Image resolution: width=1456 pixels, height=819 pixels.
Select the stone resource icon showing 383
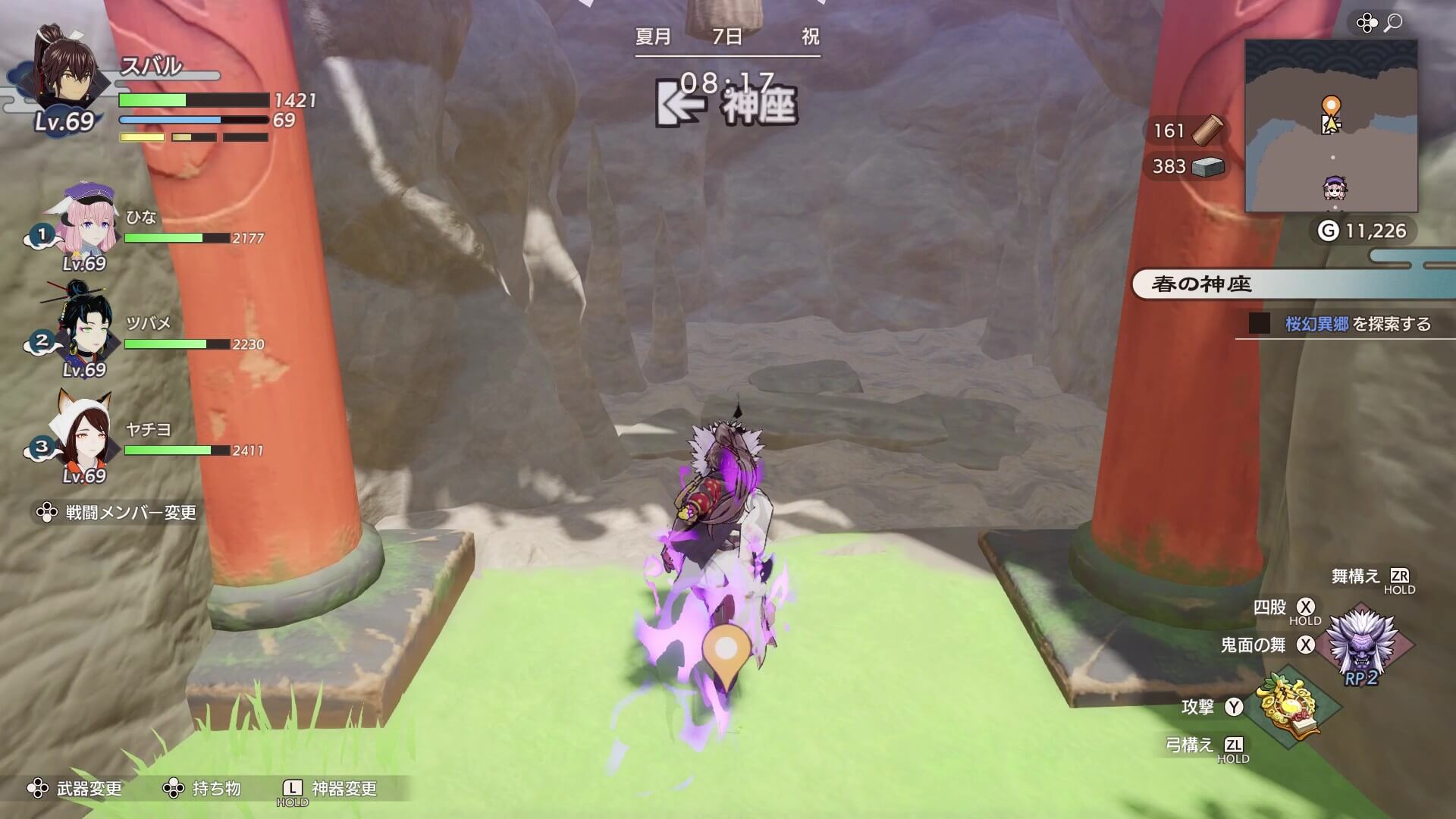pos(1207,168)
